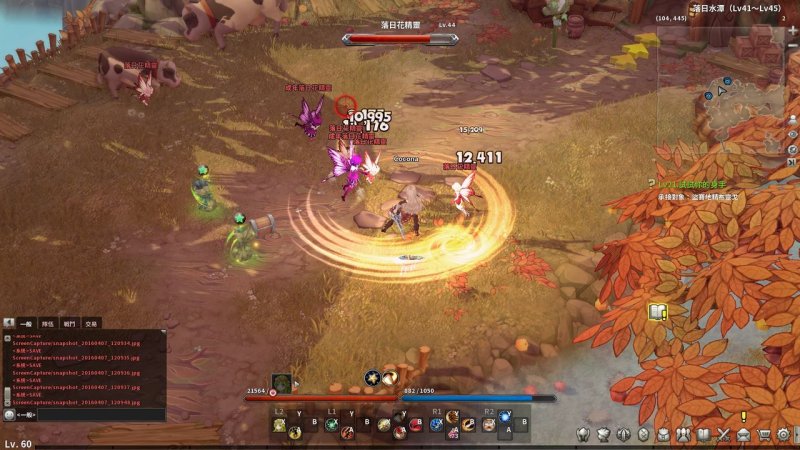The width and height of the screenshot is (800, 450).
Task: Open the chat emoticon smiley button
Action: click(x=9, y=414)
